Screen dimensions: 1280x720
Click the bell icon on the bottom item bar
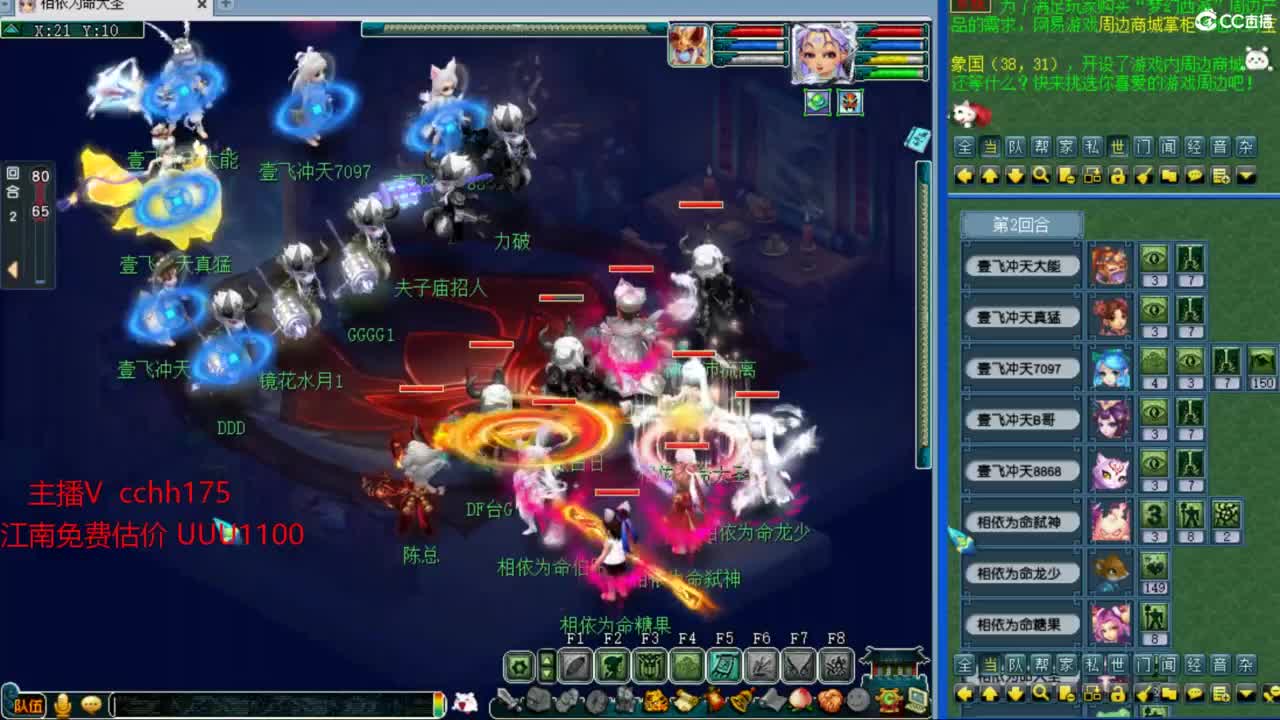(x=743, y=699)
